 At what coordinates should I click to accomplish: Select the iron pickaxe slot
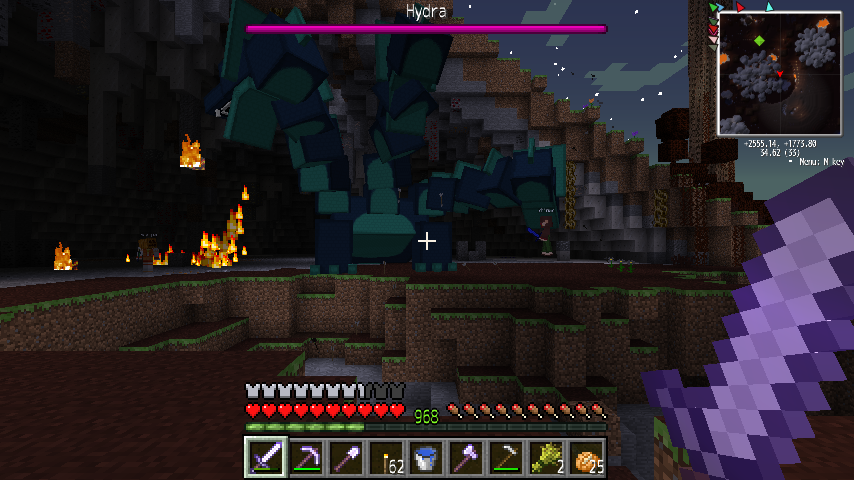point(506,458)
